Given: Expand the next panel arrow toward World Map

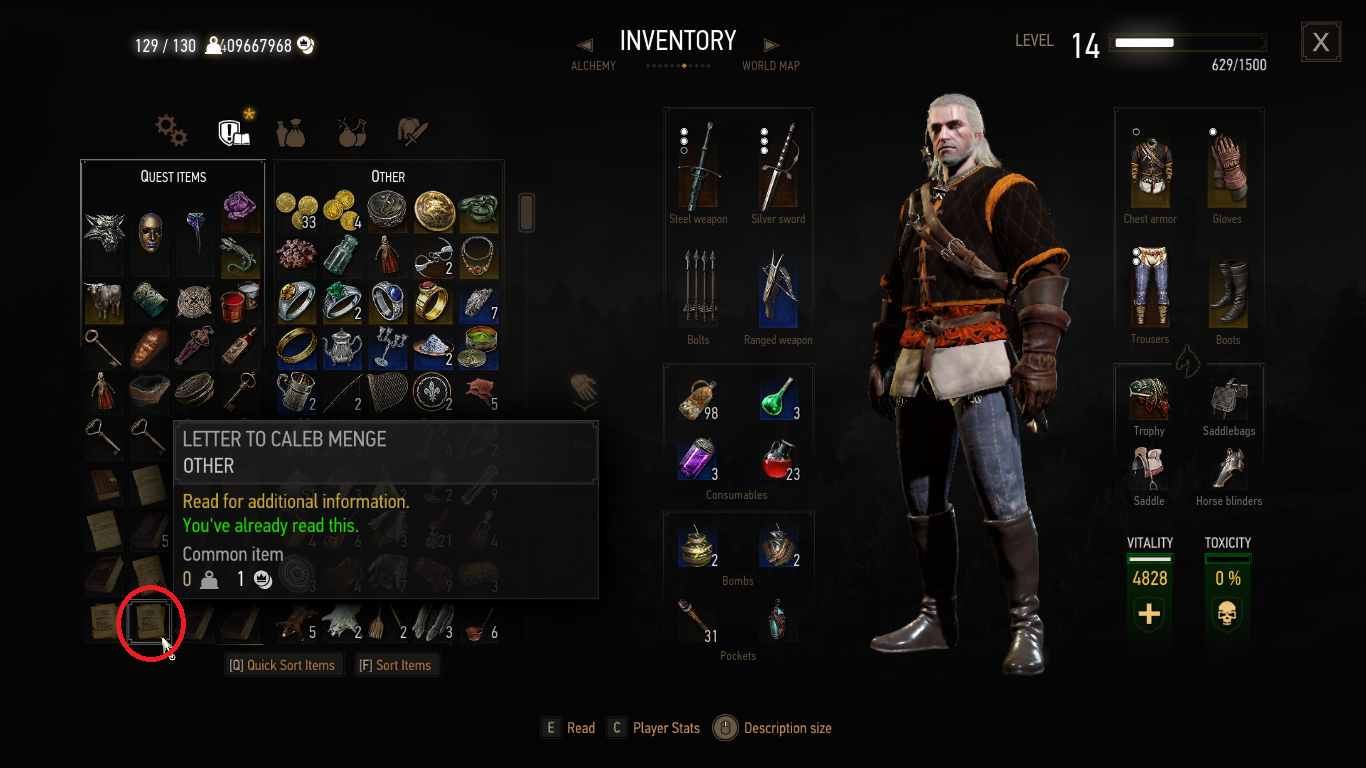Looking at the screenshot, I should [x=770, y=44].
